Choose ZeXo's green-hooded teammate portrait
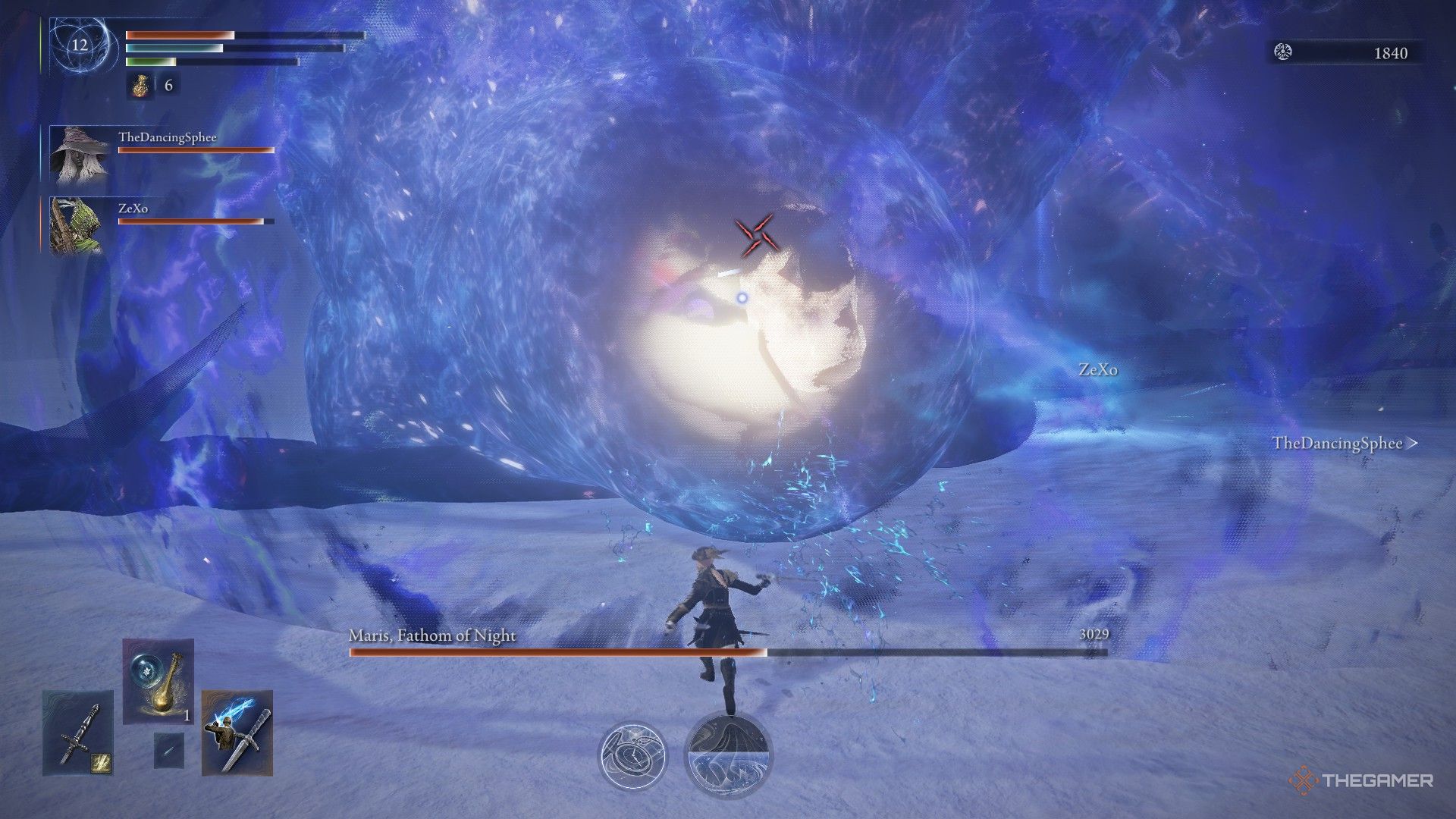Screen dimensions: 1456x819 (x=76, y=225)
